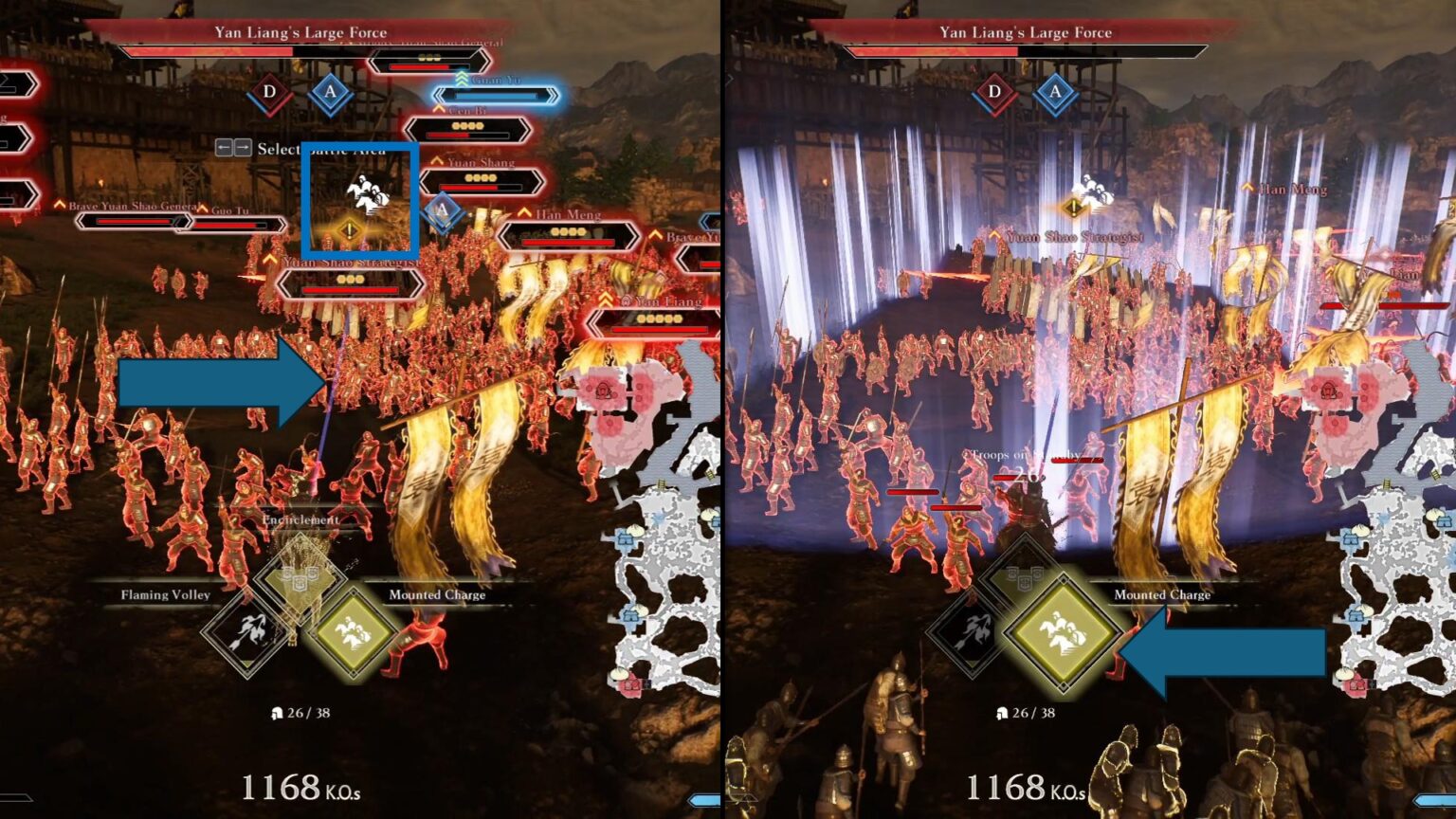Click the gold exclamation alert diamond icon
This screenshot has height=819, width=1456.
pyautogui.click(x=348, y=227)
